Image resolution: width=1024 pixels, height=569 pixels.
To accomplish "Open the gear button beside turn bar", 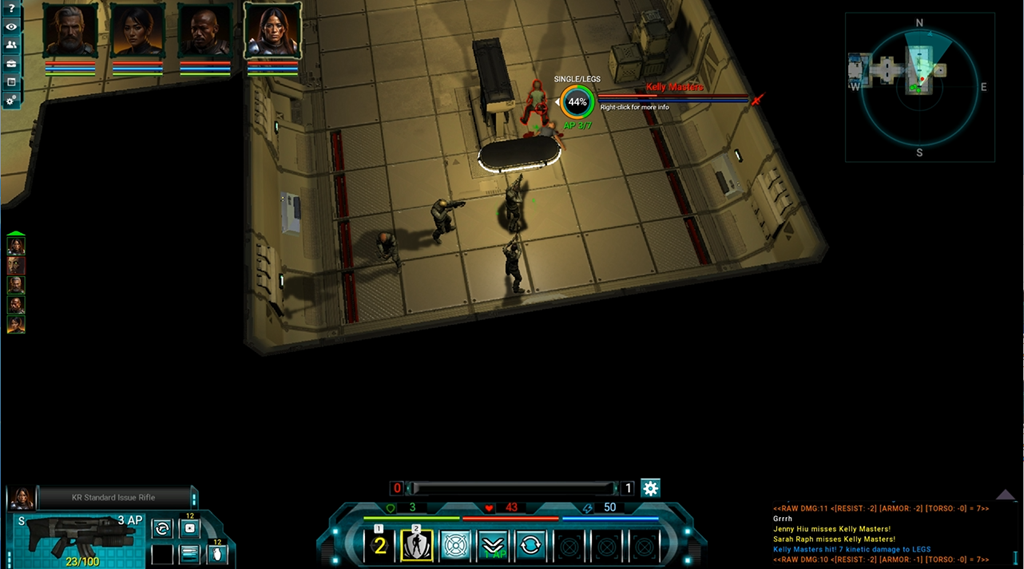I will pyautogui.click(x=650, y=488).
